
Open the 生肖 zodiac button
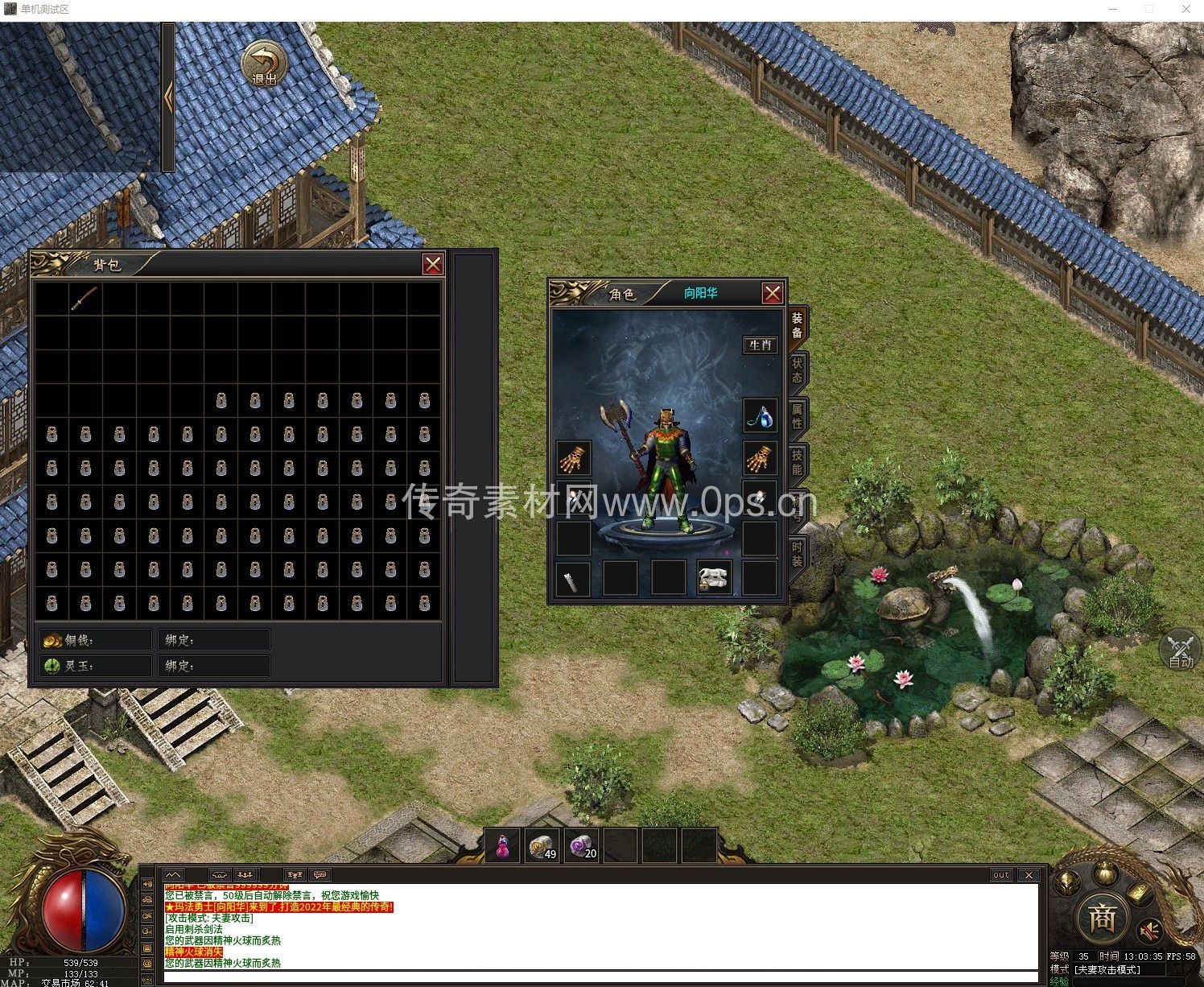tap(760, 345)
